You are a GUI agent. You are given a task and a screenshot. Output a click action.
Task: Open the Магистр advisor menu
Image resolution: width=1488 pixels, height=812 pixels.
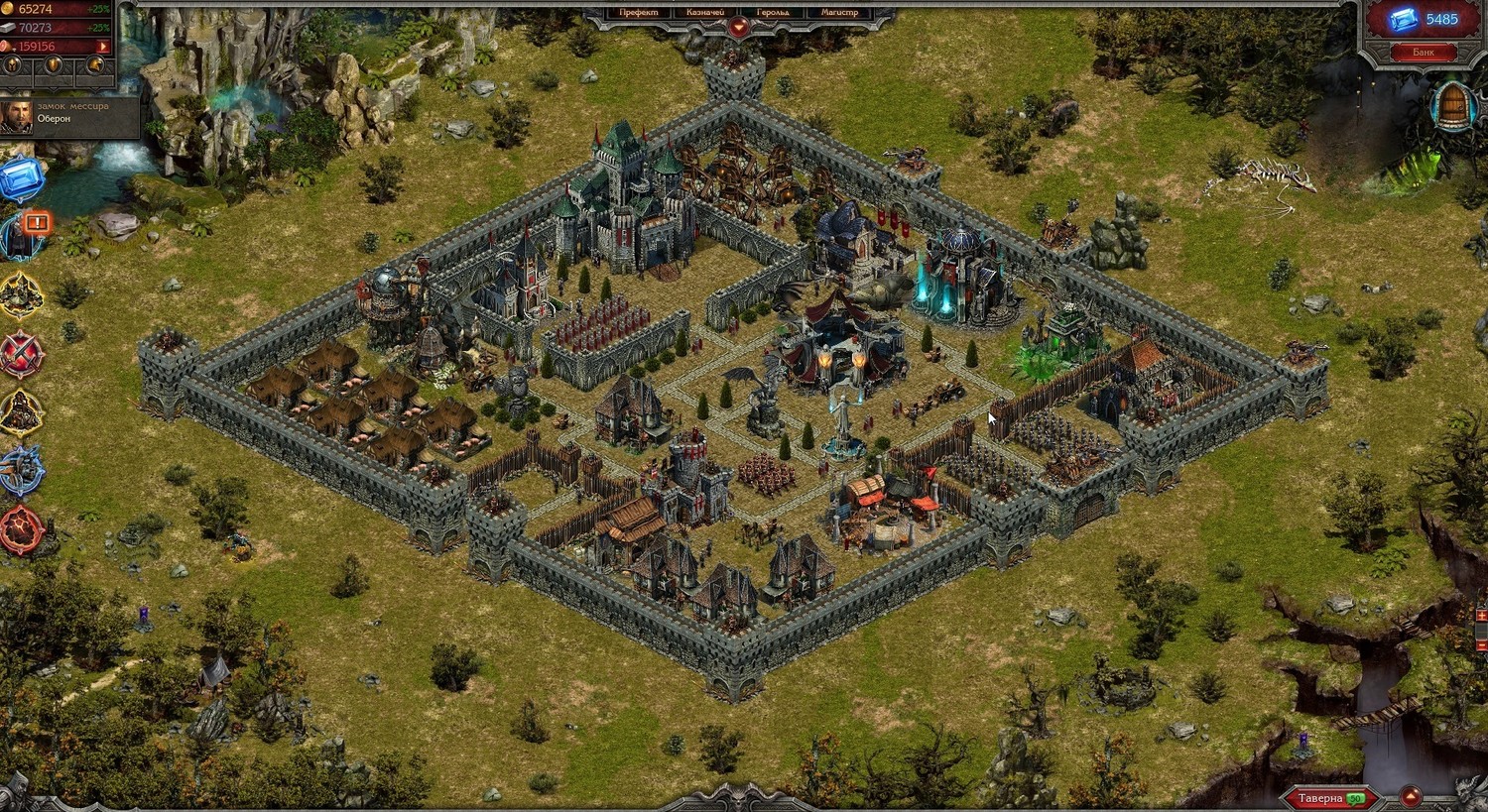tap(839, 13)
